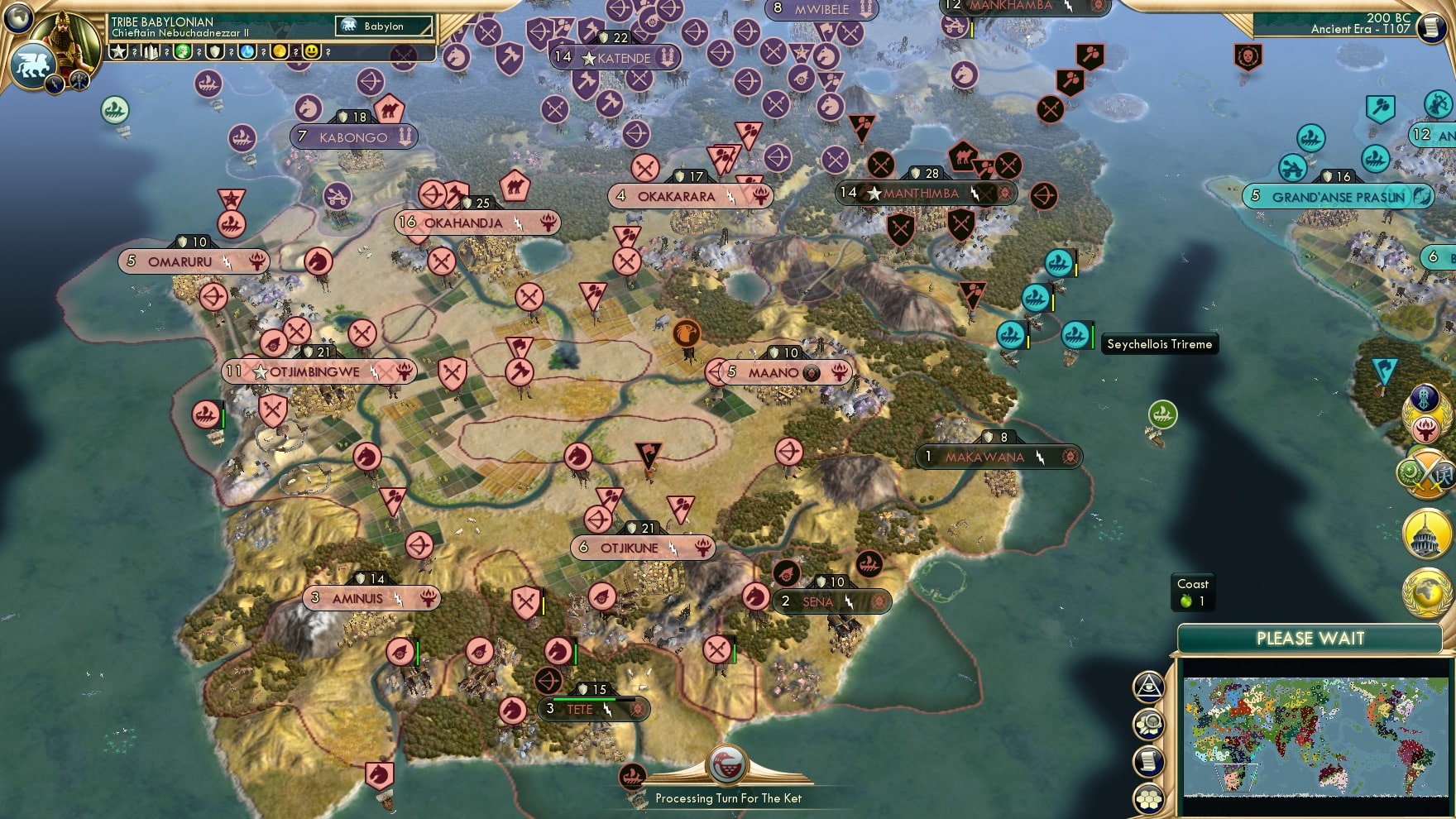The image size is (1456, 819).
Task: Open the message log scroll beside the minimap
Action: [x=1149, y=760]
